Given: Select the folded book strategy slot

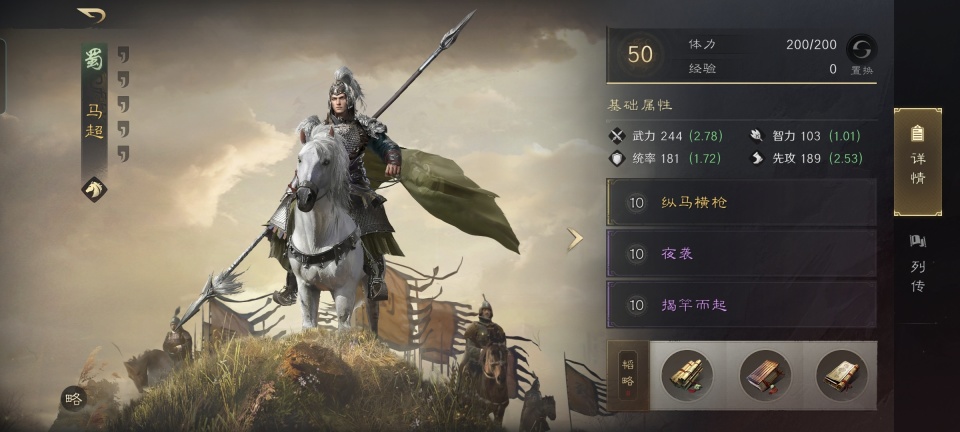Looking at the screenshot, I should 841,376.
